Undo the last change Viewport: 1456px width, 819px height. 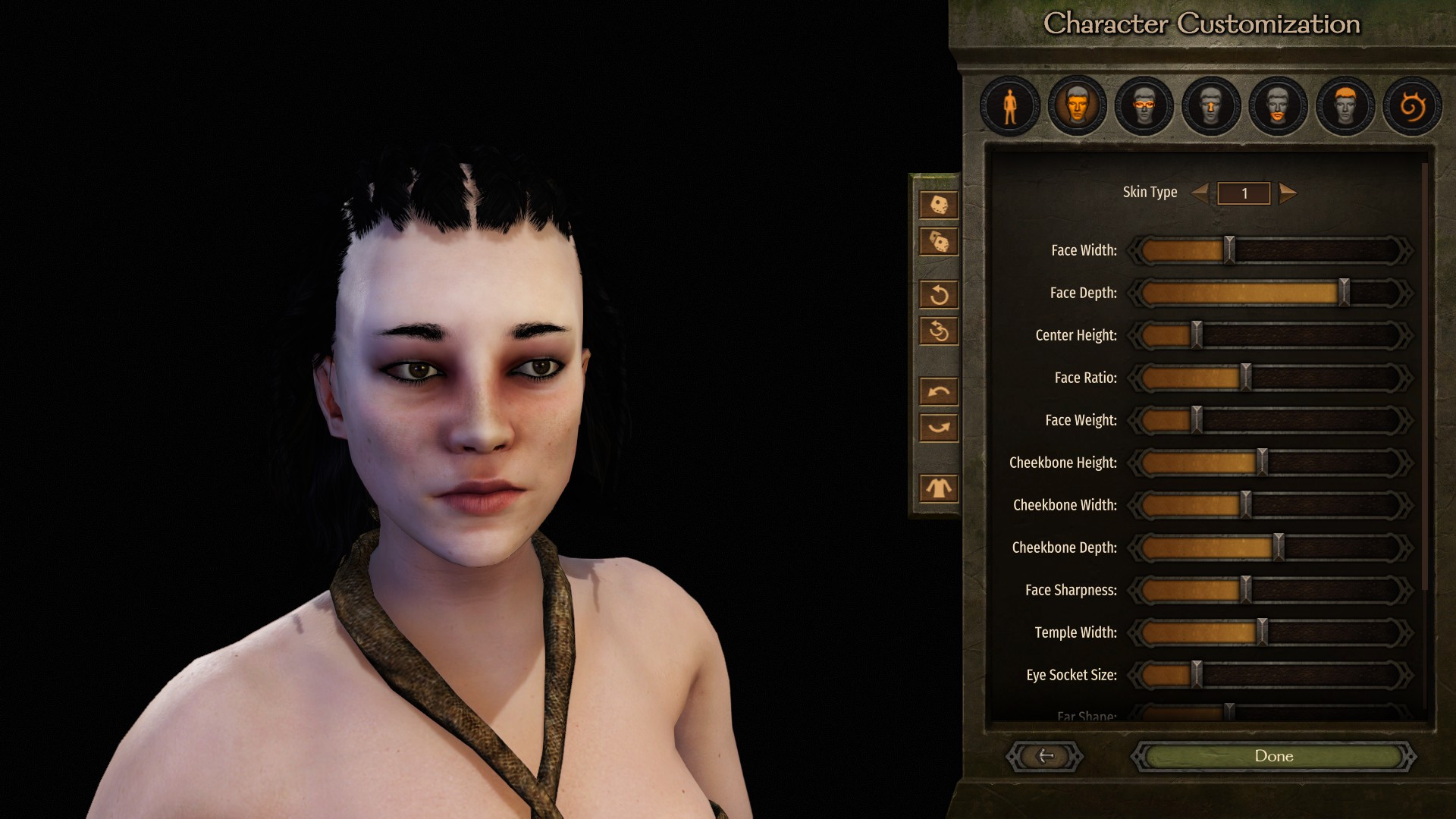(x=939, y=391)
